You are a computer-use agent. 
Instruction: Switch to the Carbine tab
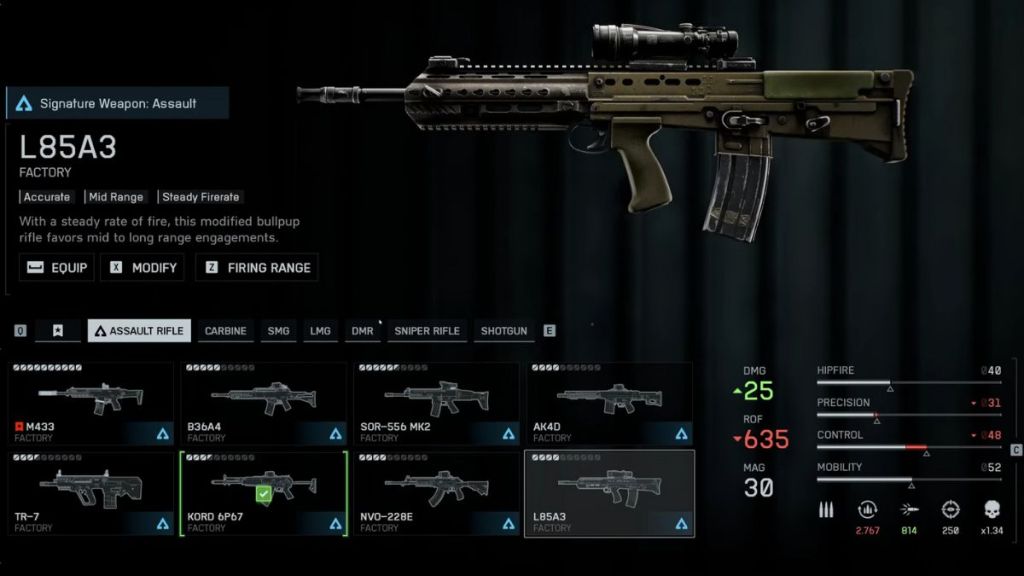pyautogui.click(x=225, y=331)
